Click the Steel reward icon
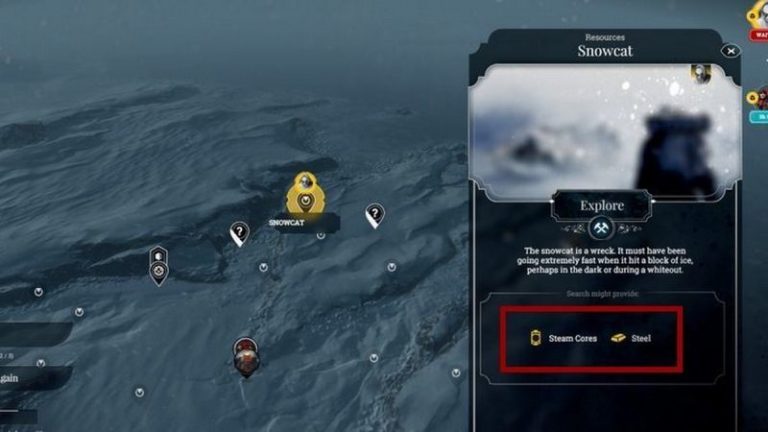 click(620, 338)
